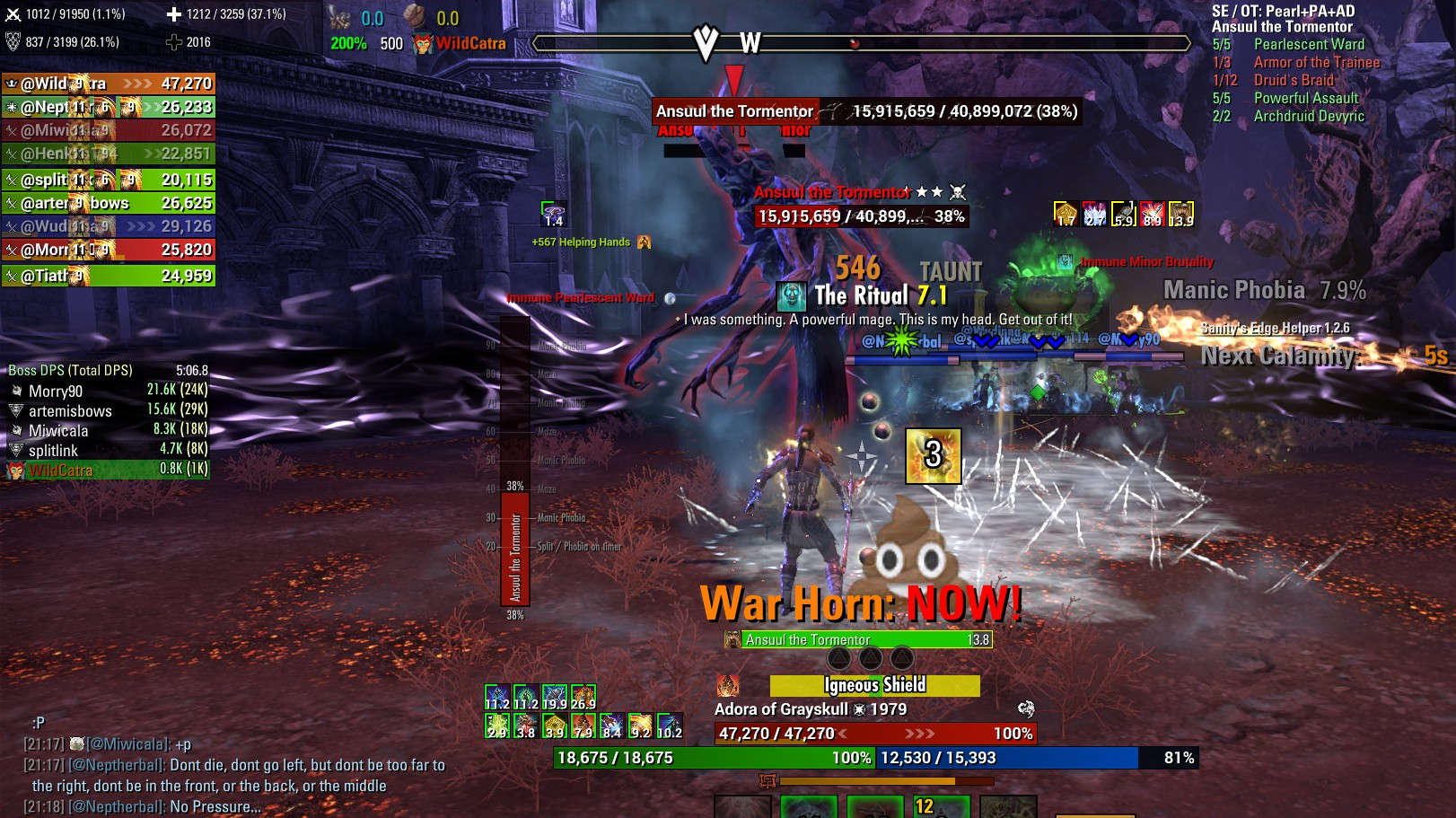Open the Boss DPS meter header
Image resolution: width=1456 pixels, height=818 pixels.
70,370
